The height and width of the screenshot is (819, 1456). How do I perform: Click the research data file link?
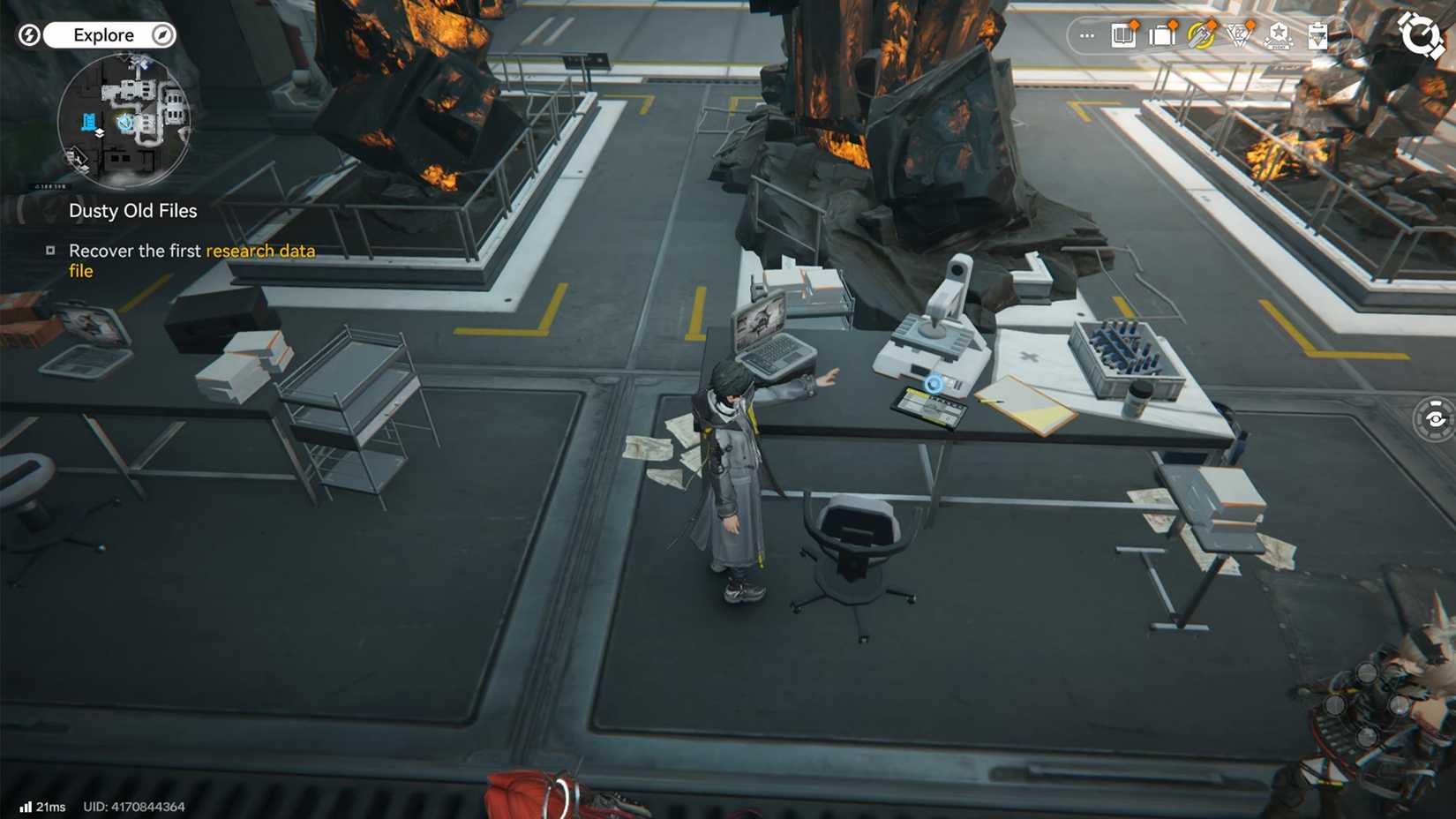pyautogui.click(x=259, y=251)
